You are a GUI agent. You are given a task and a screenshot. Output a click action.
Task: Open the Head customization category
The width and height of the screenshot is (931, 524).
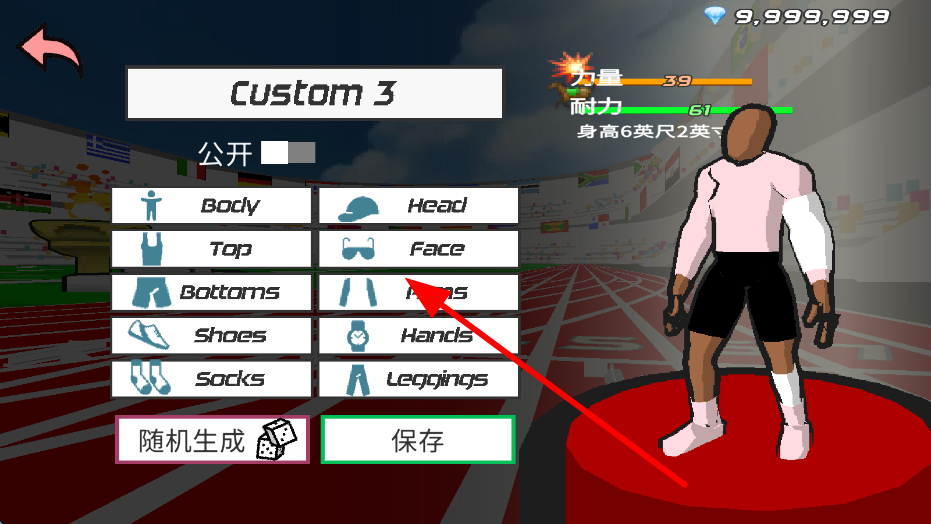click(419, 206)
